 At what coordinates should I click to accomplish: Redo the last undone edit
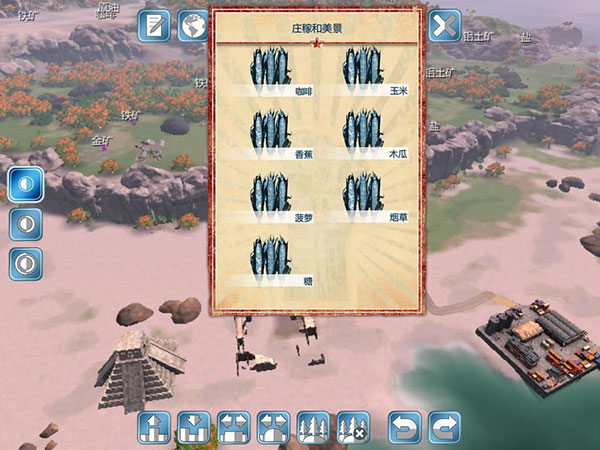point(444,428)
